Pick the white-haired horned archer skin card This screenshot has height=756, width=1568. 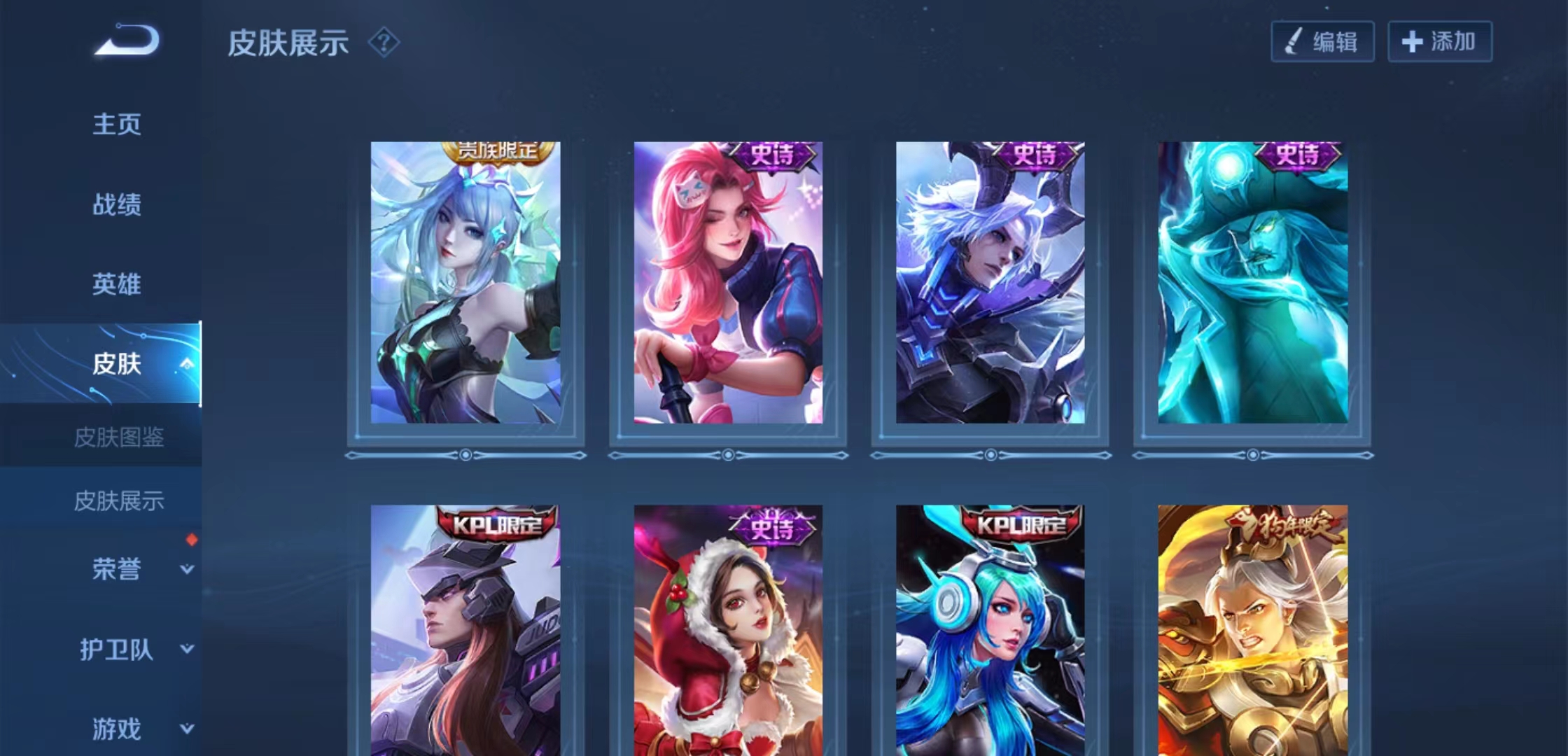coord(990,283)
